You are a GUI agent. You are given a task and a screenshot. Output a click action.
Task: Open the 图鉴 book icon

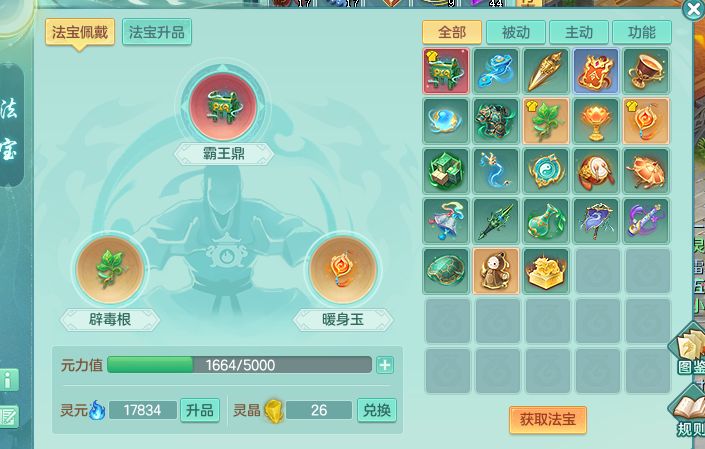point(690,348)
